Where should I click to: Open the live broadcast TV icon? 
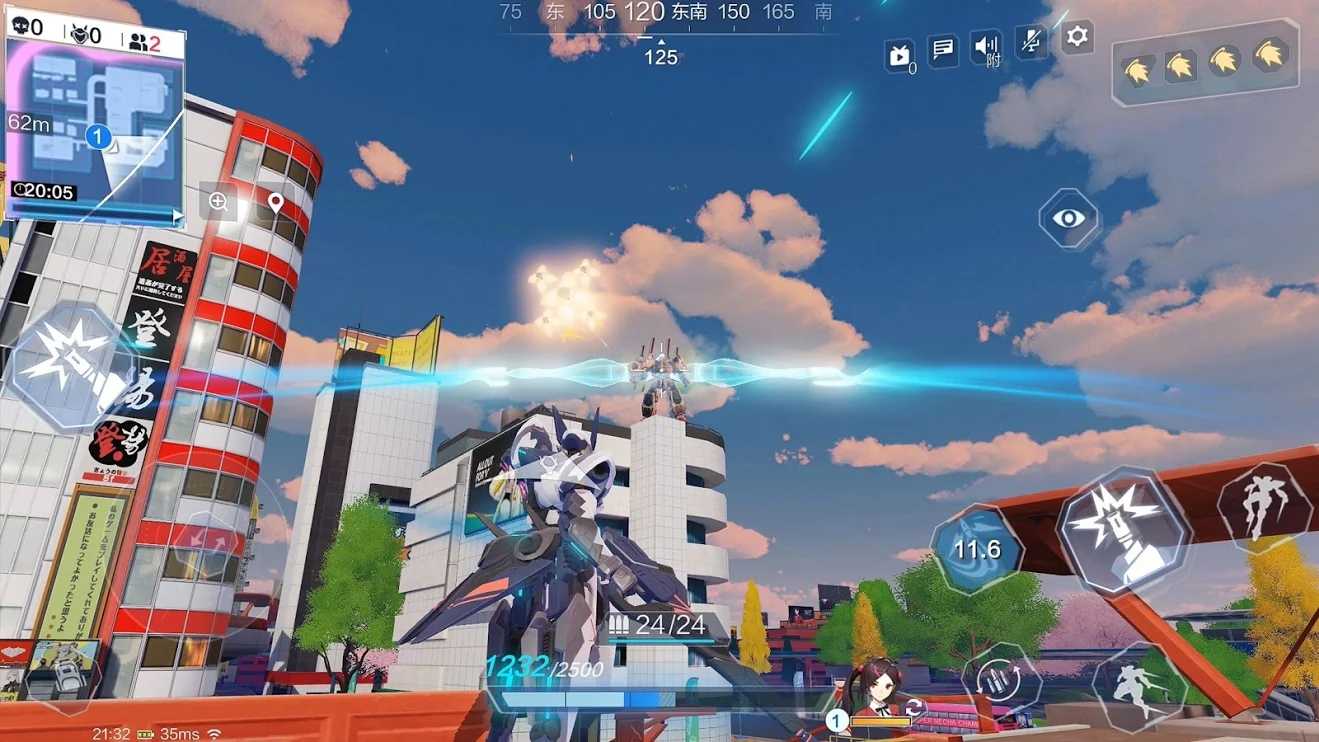[899, 56]
